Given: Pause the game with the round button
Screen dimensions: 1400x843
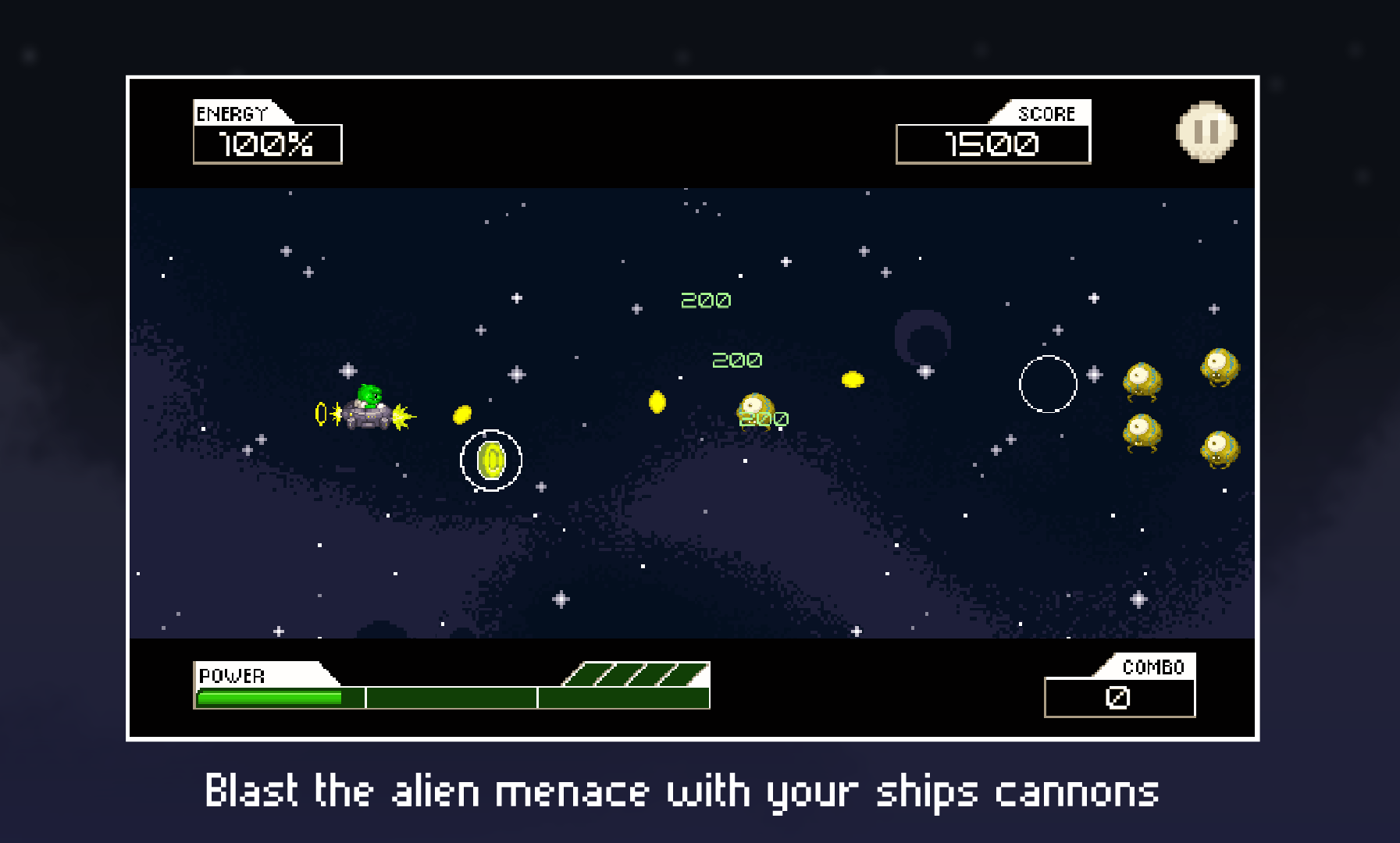Looking at the screenshot, I should click(x=1206, y=132).
